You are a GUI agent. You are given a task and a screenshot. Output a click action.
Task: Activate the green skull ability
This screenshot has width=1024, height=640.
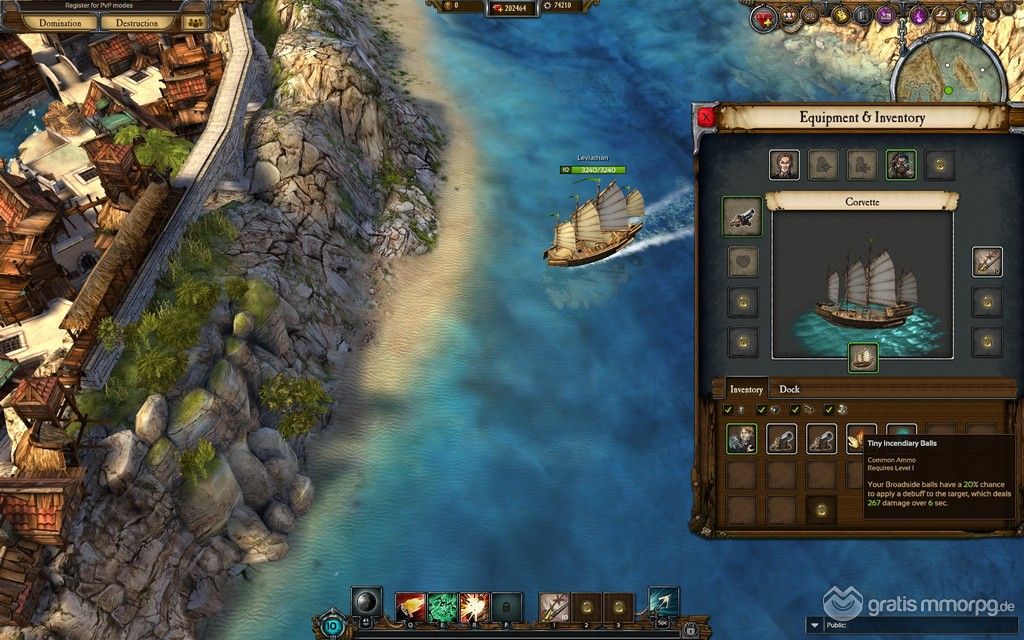click(442, 605)
